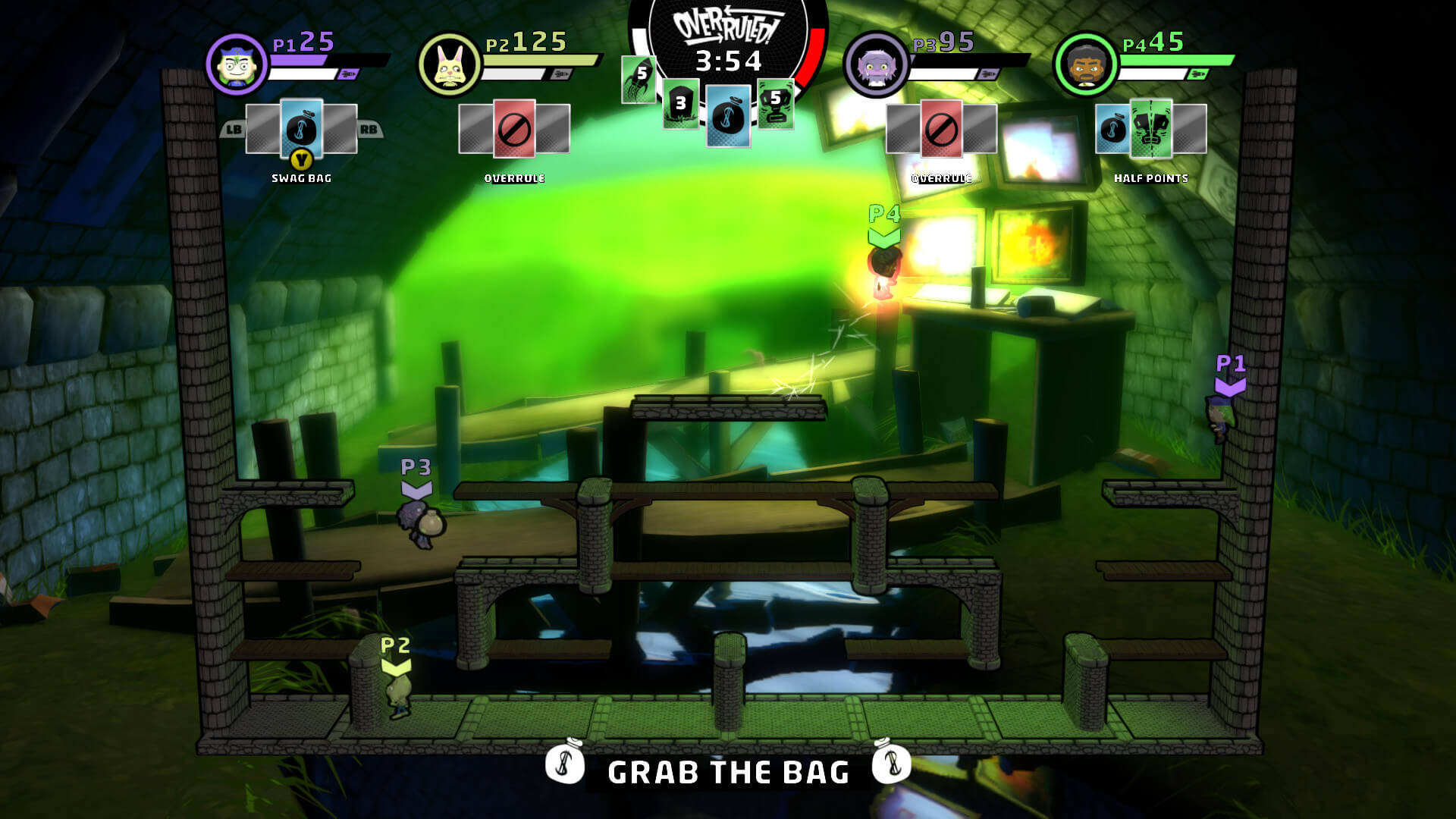This screenshot has width=1456, height=819.
Task: Click P4's green-ringed character portrait
Action: [x=1085, y=64]
